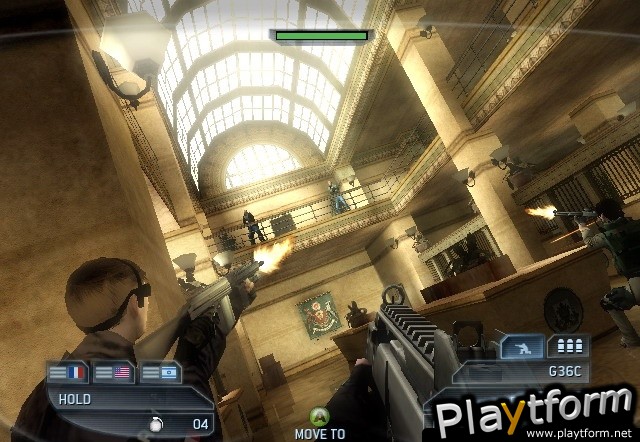Click the three-bullet fire mode icon
This screenshot has height=442, width=640.
tap(568, 346)
